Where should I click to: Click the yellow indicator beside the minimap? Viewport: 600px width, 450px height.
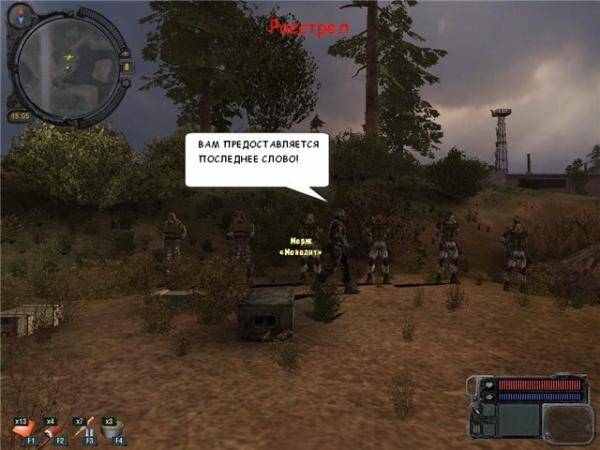(x=126, y=67)
